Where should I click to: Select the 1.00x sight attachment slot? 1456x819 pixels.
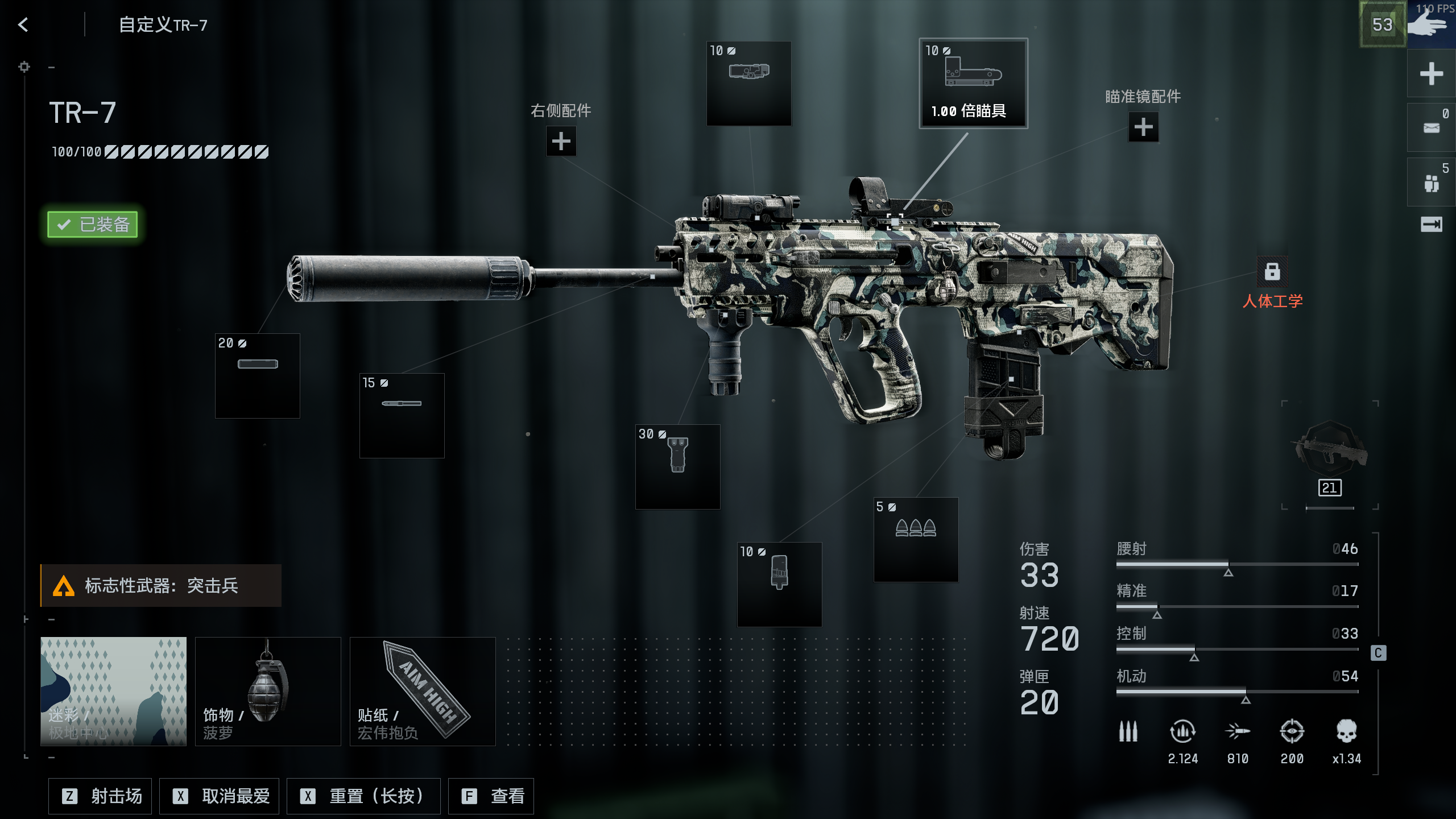coord(973,83)
